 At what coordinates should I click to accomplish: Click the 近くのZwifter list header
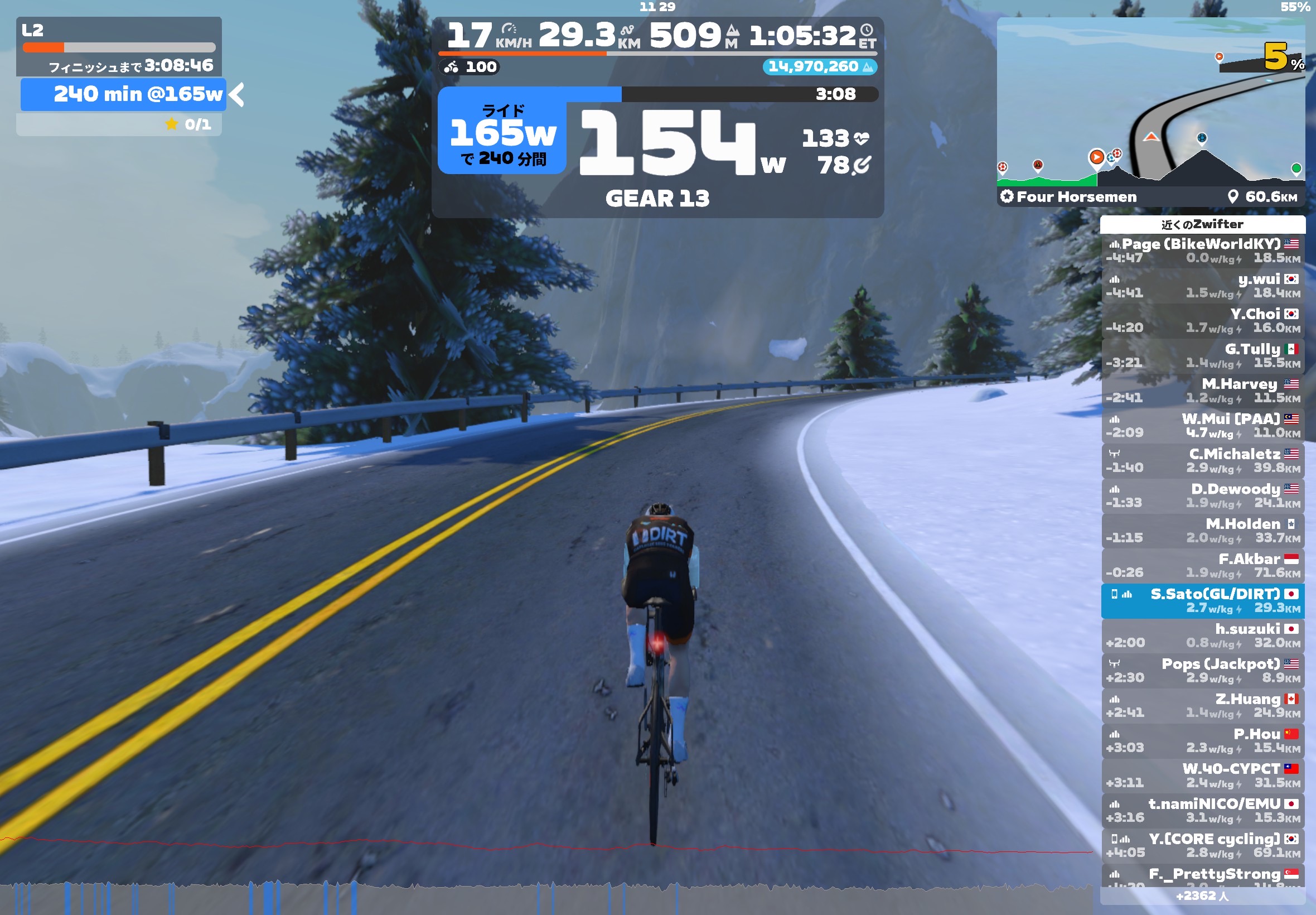[x=1202, y=224]
